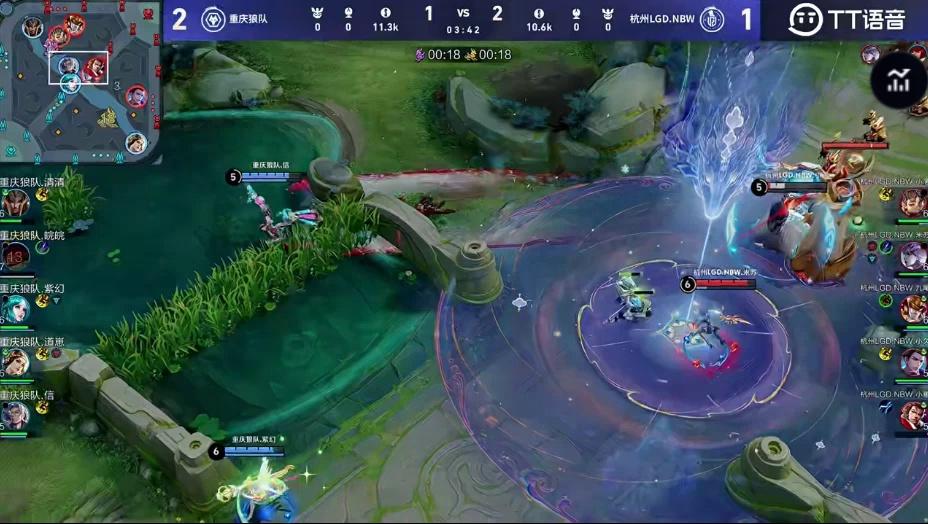Click the minimap in the corner

coord(82,80)
